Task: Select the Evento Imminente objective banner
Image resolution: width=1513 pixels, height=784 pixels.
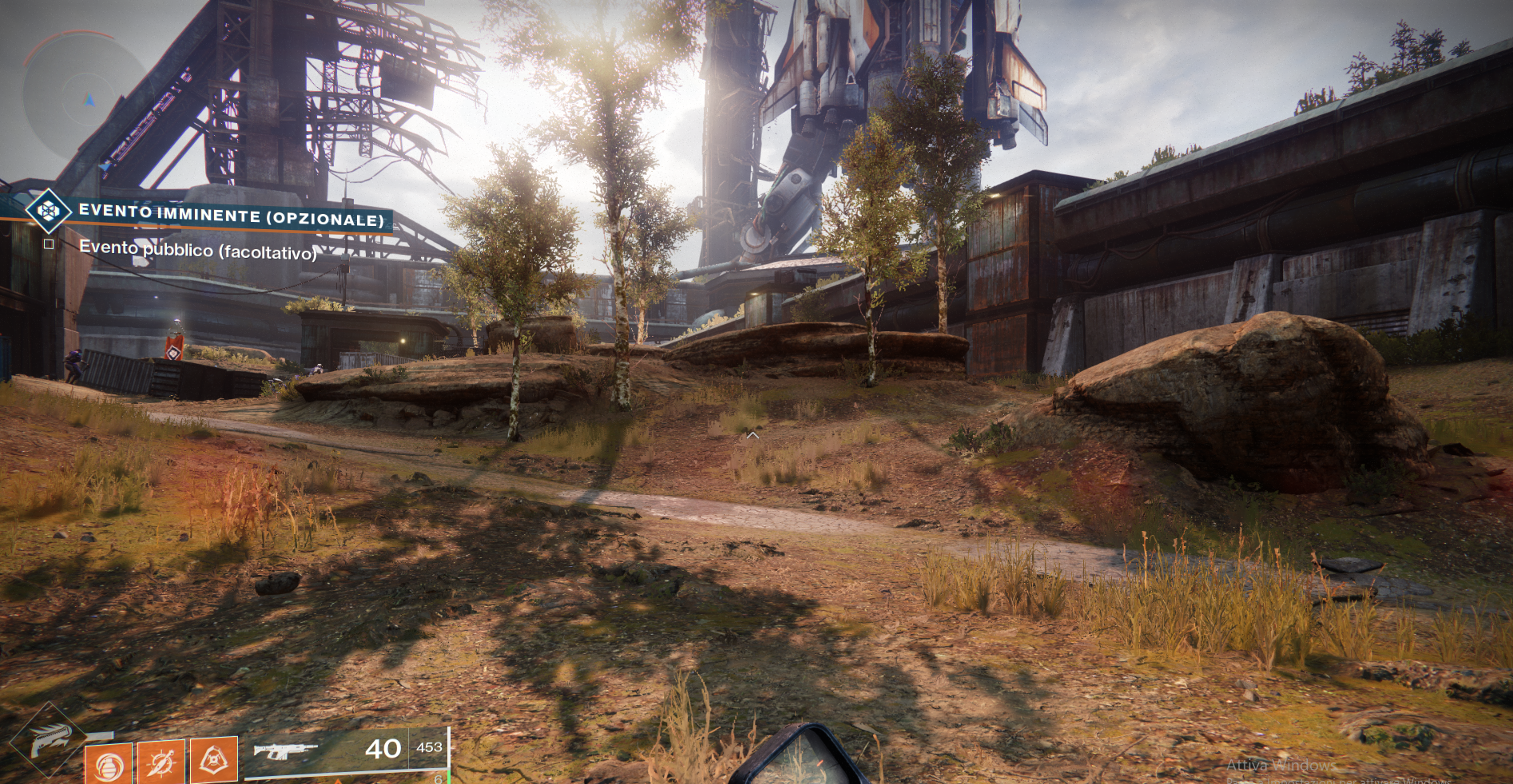Action: [231, 215]
